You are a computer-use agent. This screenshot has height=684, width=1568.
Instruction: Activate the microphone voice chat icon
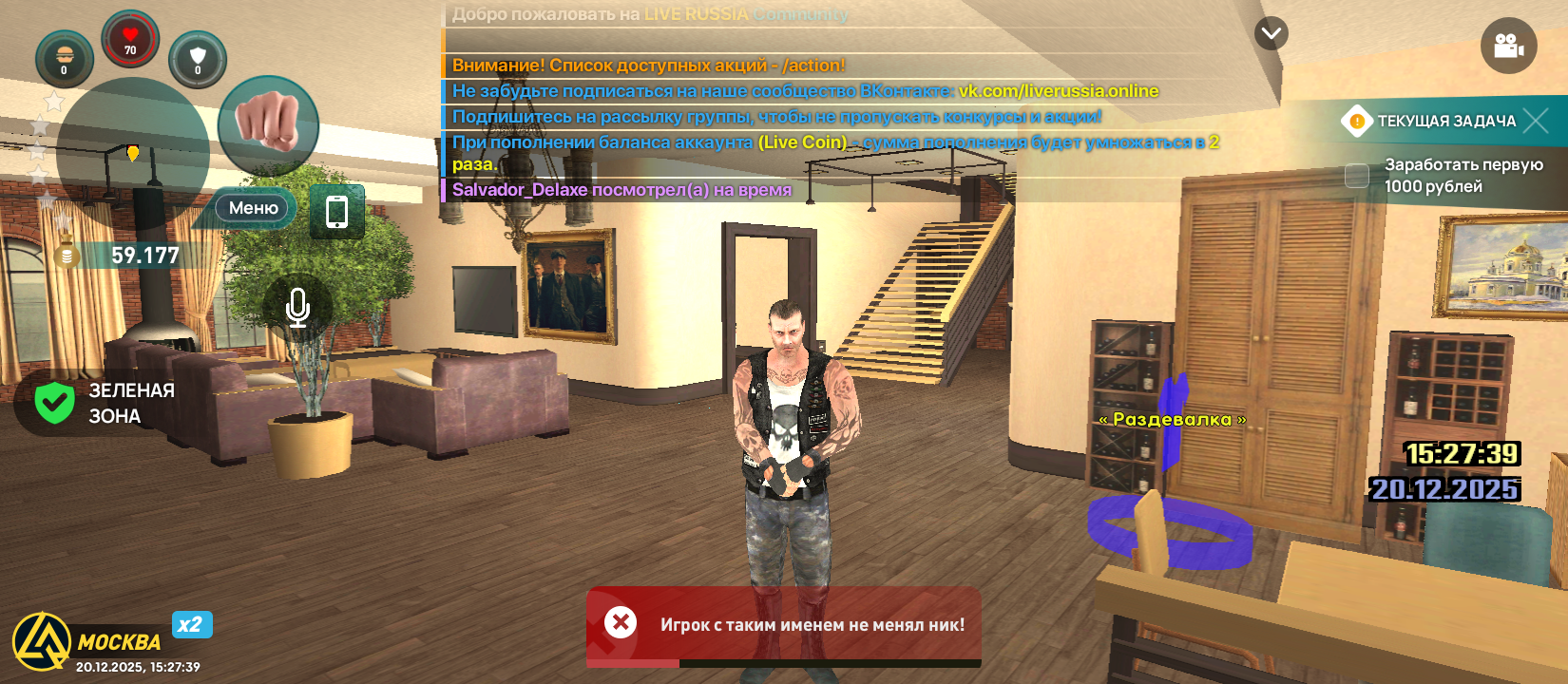click(x=296, y=307)
